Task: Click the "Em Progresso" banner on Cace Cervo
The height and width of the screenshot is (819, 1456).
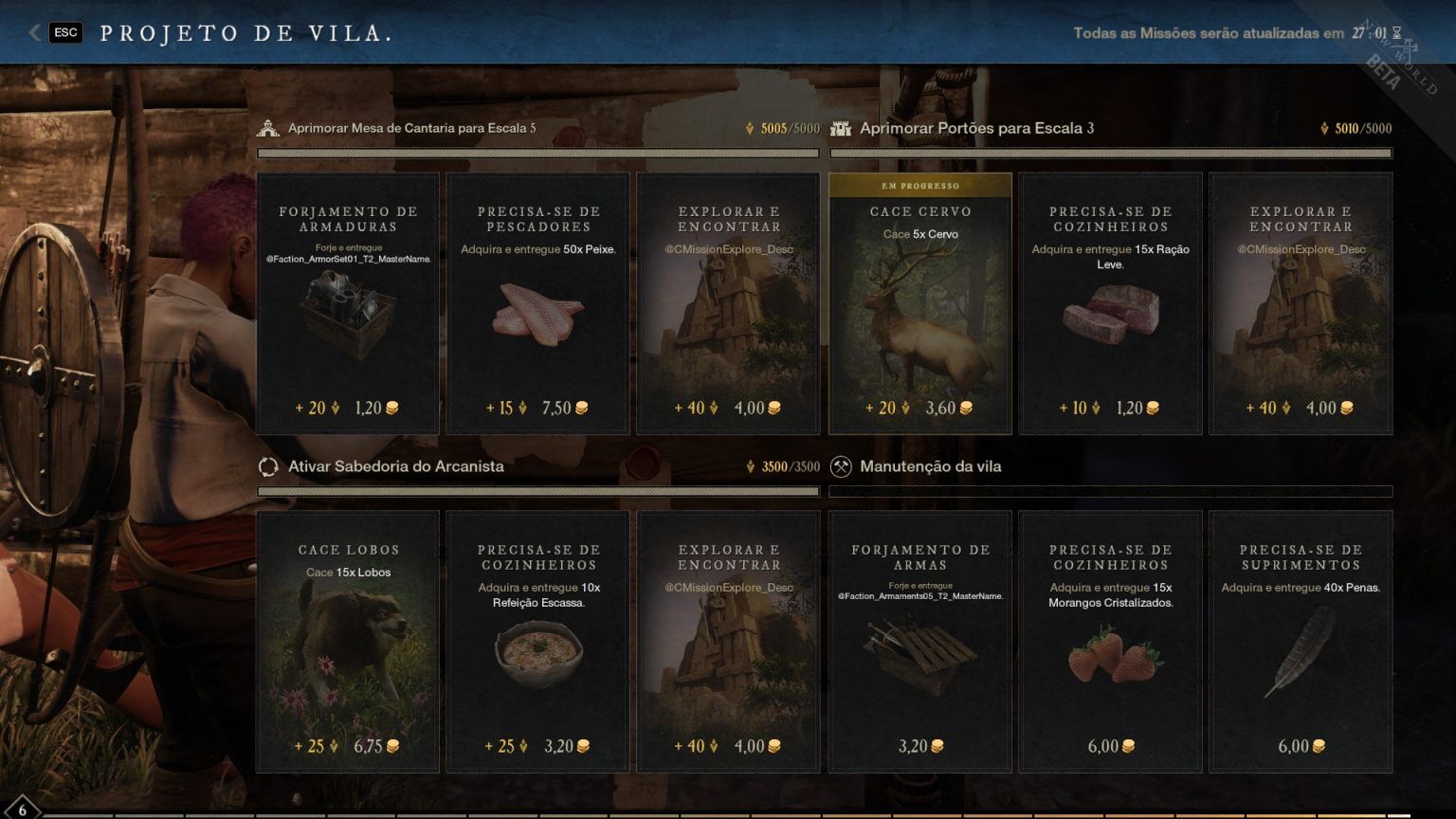Action: click(919, 186)
